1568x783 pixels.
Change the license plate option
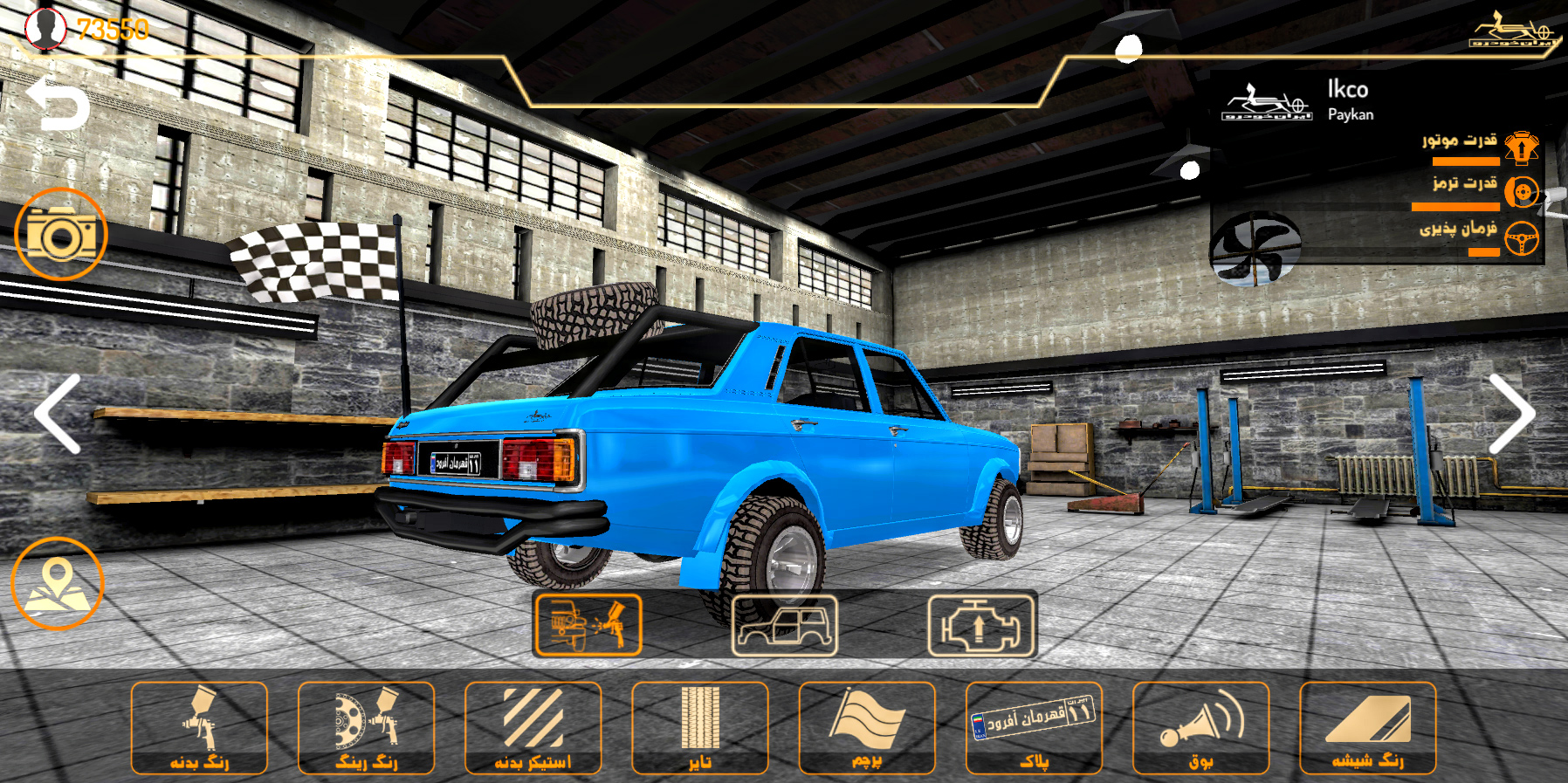(x=1034, y=728)
